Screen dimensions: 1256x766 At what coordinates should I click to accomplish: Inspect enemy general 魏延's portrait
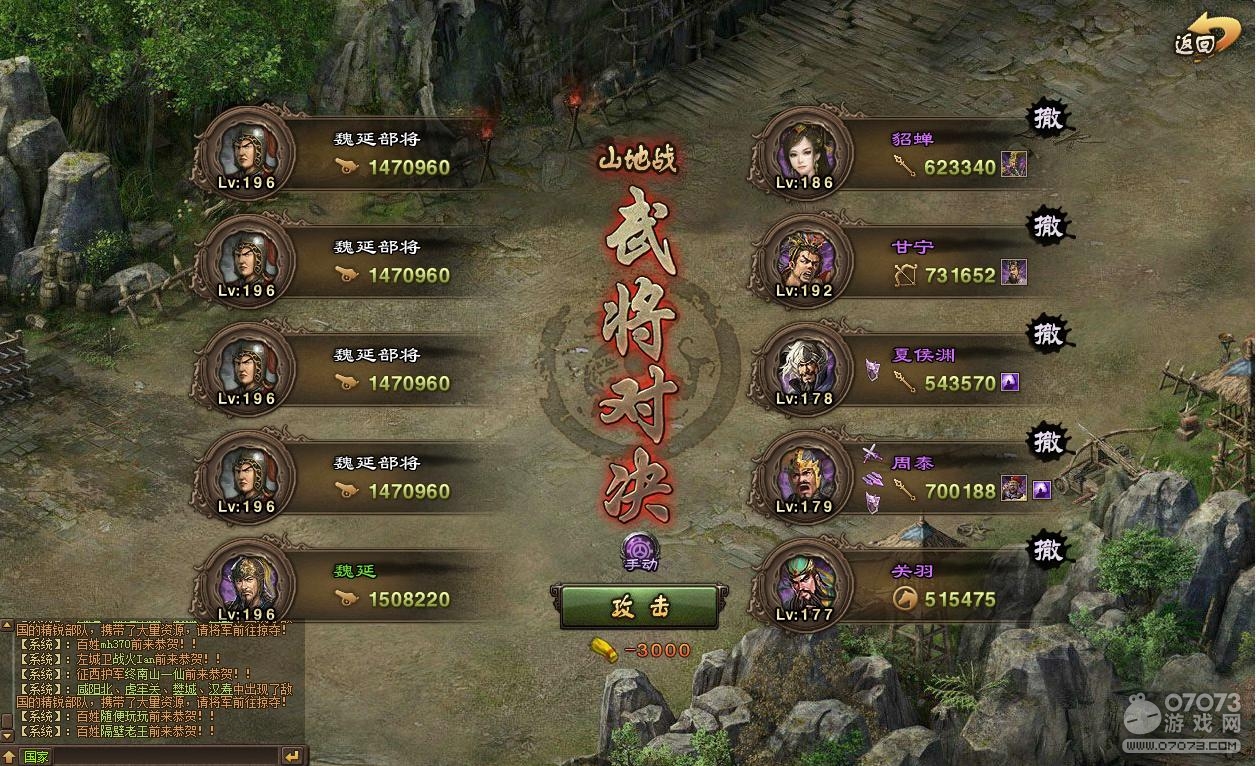click(x=243, y=585)
